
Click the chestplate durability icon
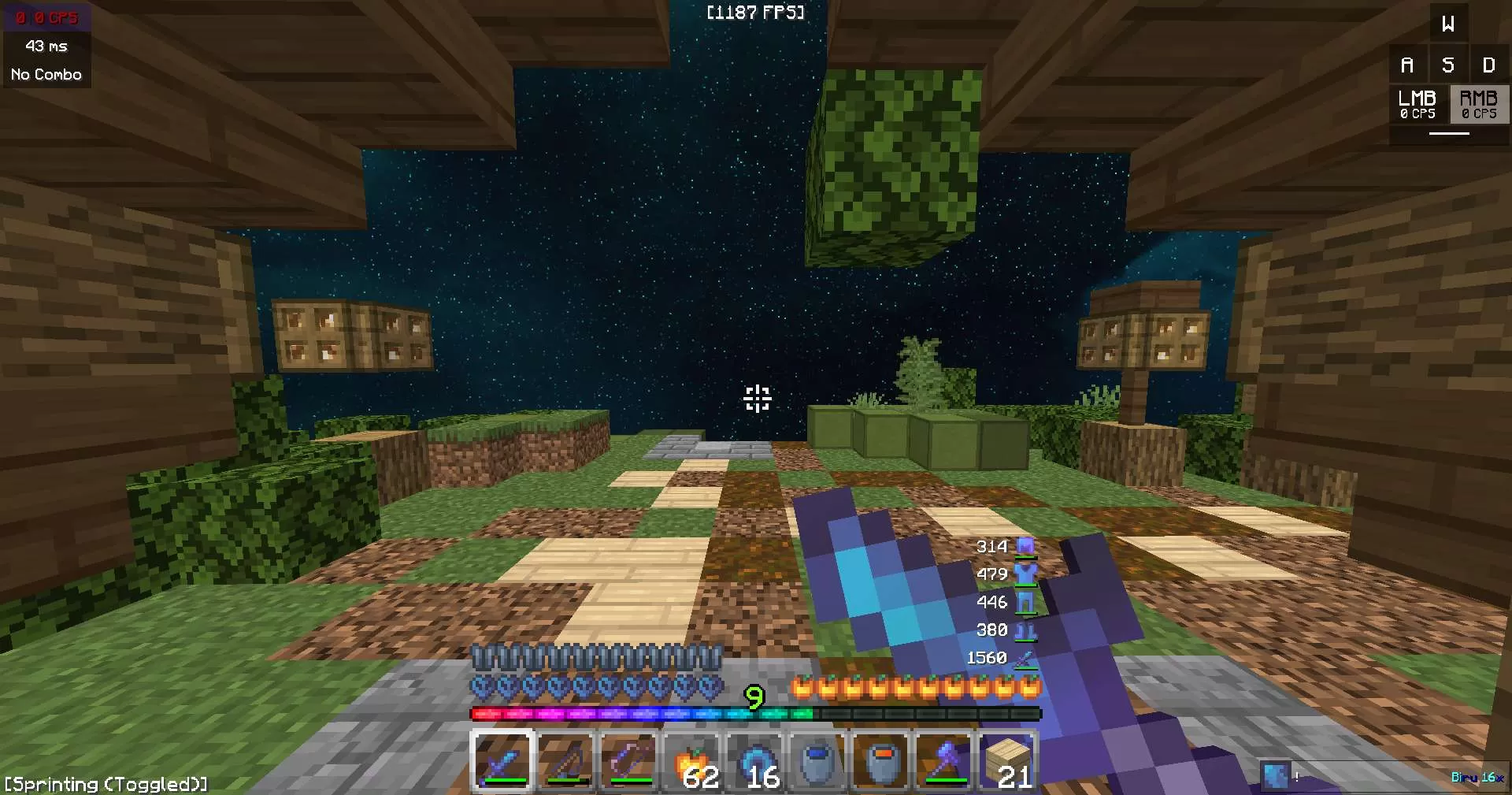[1025, 574]
